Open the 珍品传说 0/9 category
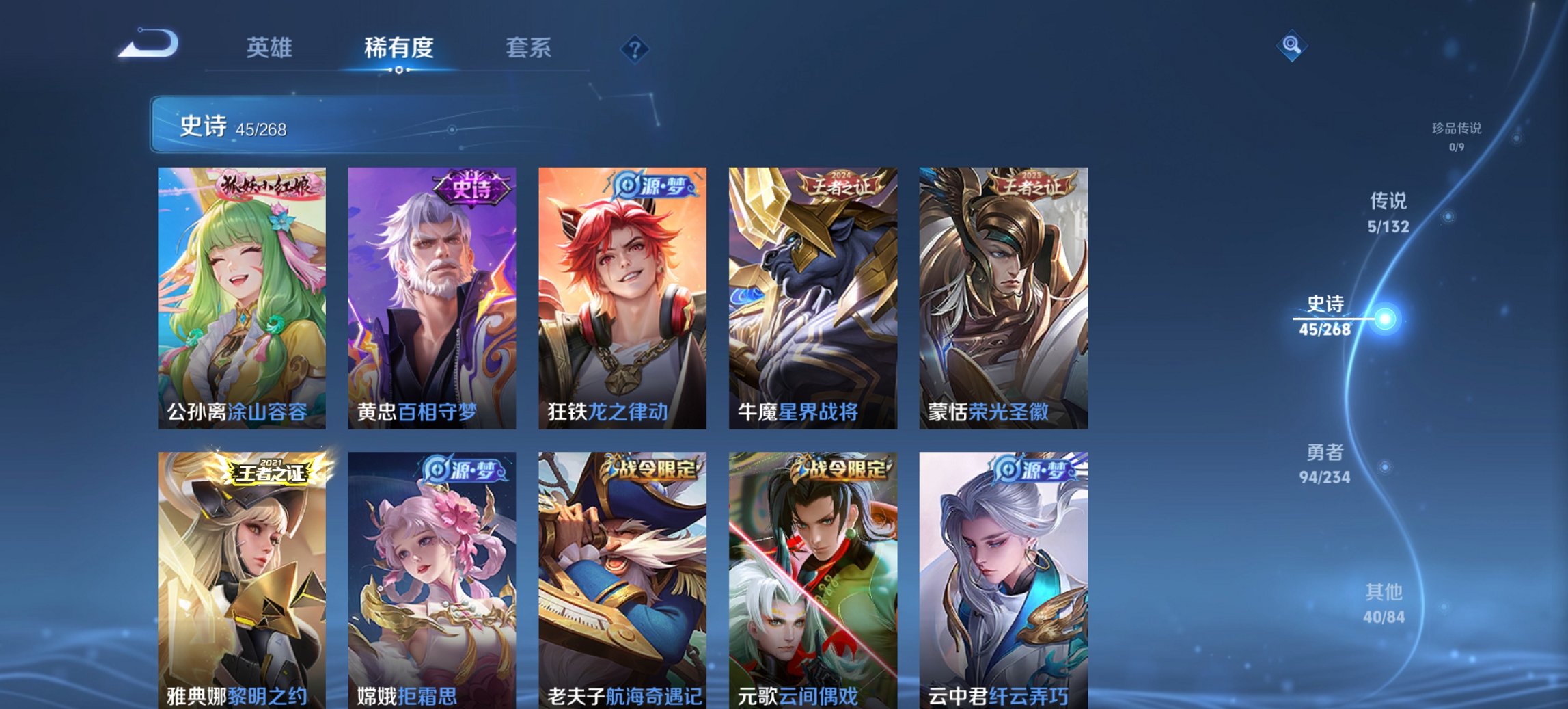This screenshot has width=1568, height=709. tap(1455, 134)
